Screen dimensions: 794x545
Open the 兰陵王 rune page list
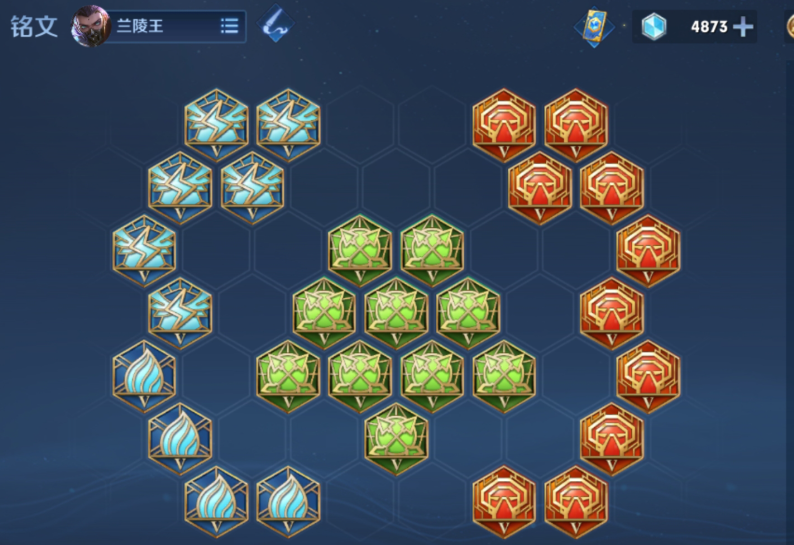click(229, 26)
